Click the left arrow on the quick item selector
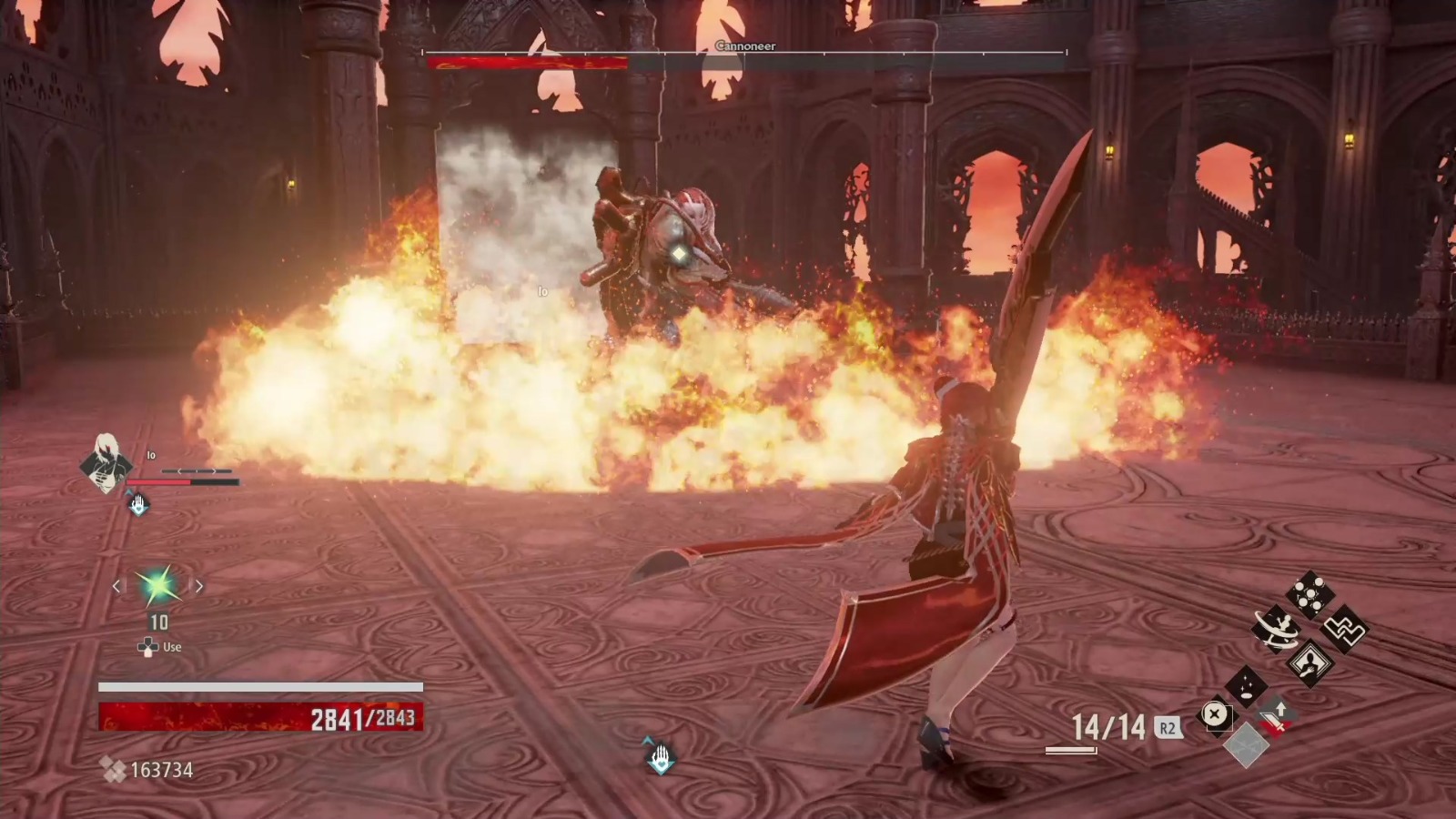 116,586
